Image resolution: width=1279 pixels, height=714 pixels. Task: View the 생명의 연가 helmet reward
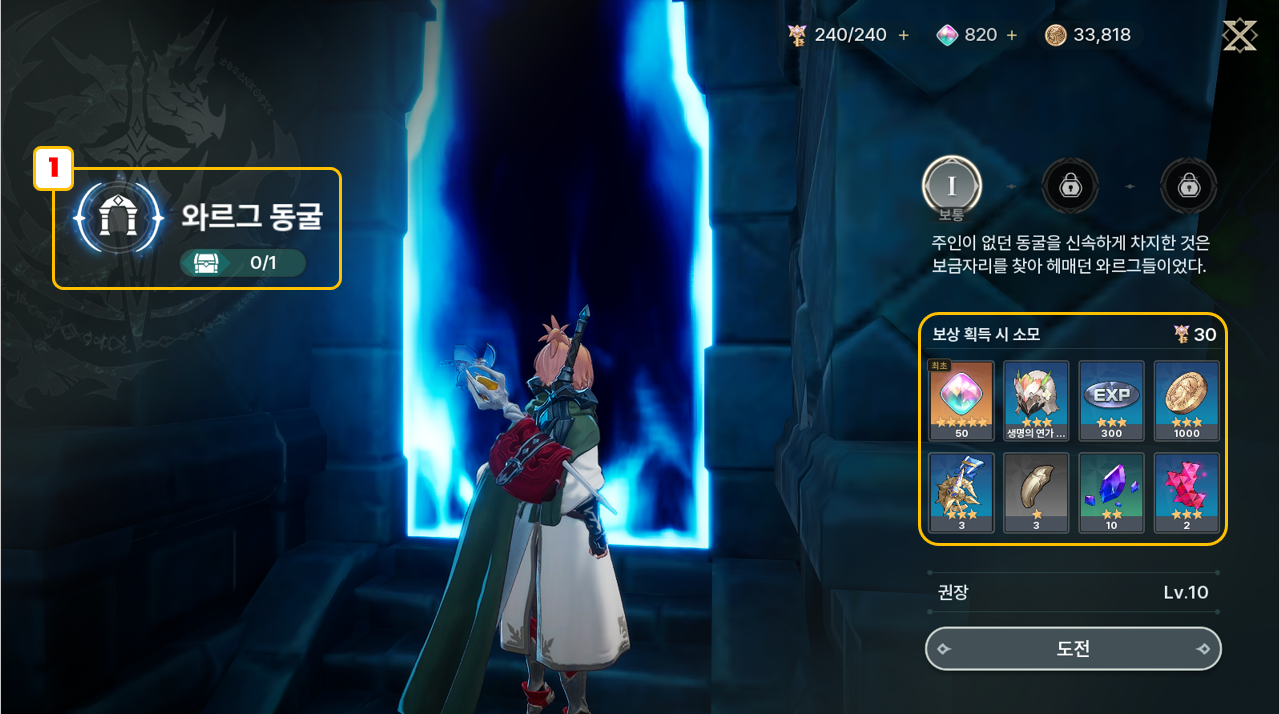(x=1036, y=401)
